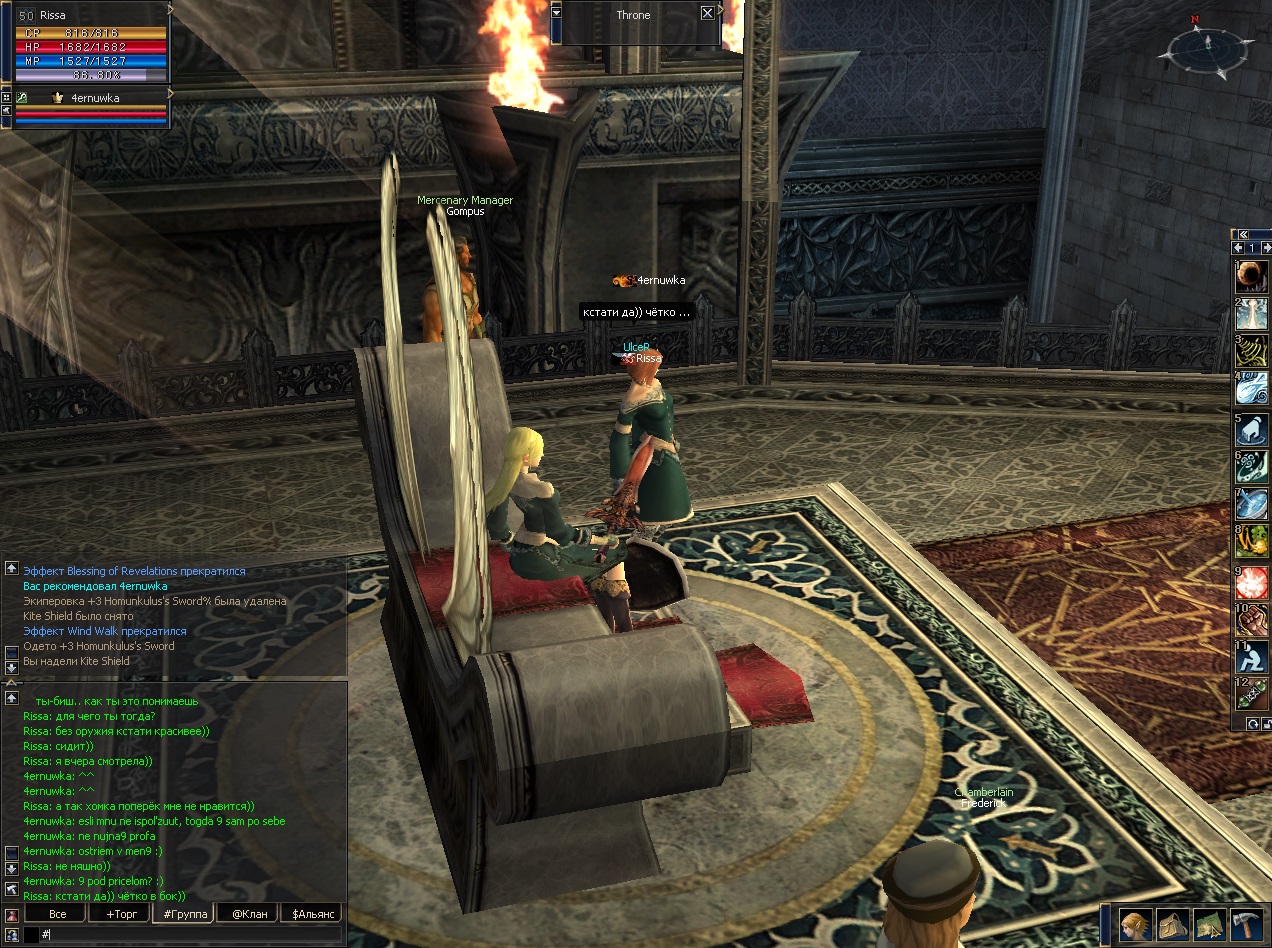The image size is (1272, 948).
Task: Open the world map icon
Action: [1209, 923]
